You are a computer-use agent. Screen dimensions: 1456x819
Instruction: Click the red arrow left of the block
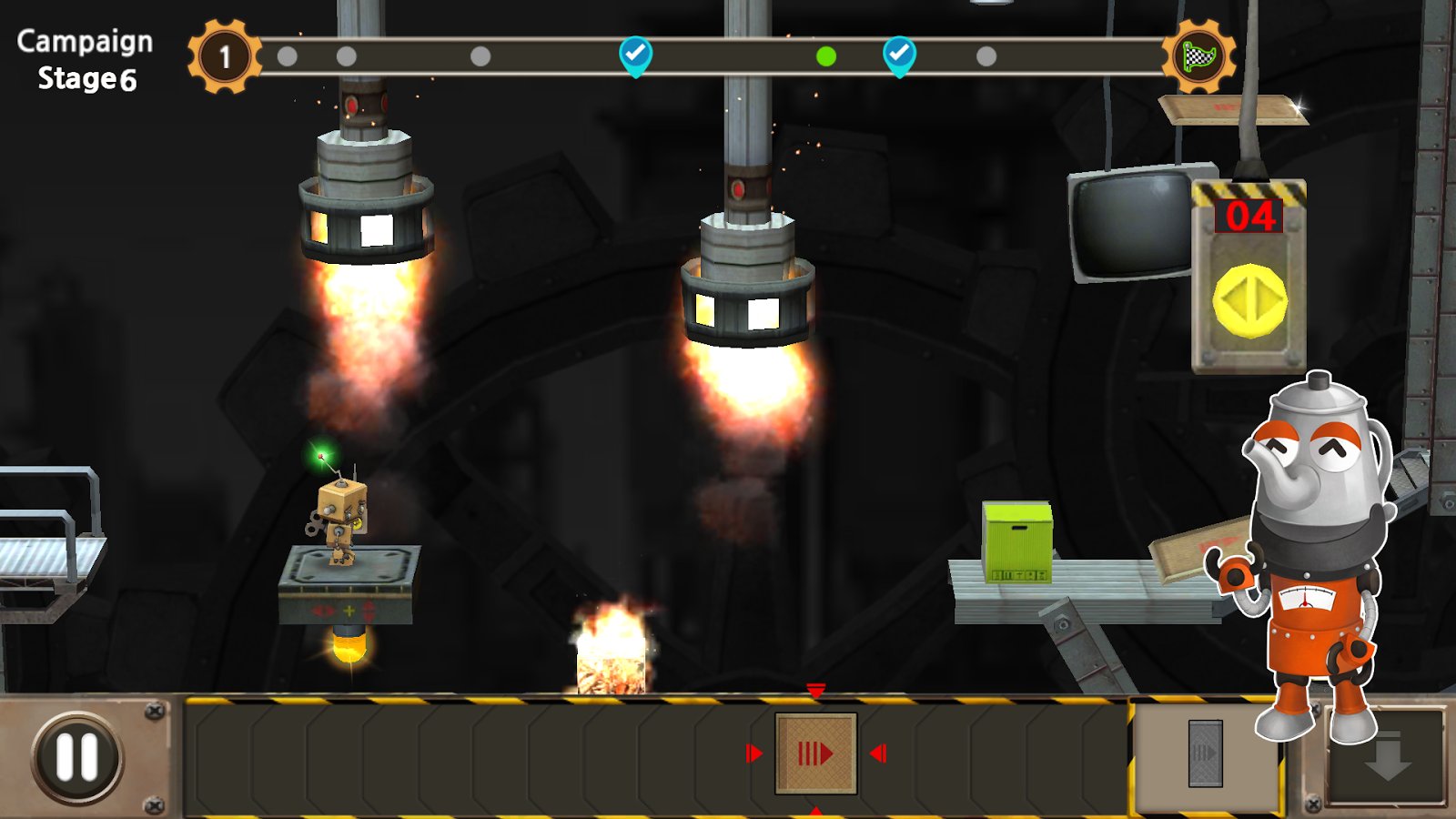753,753
